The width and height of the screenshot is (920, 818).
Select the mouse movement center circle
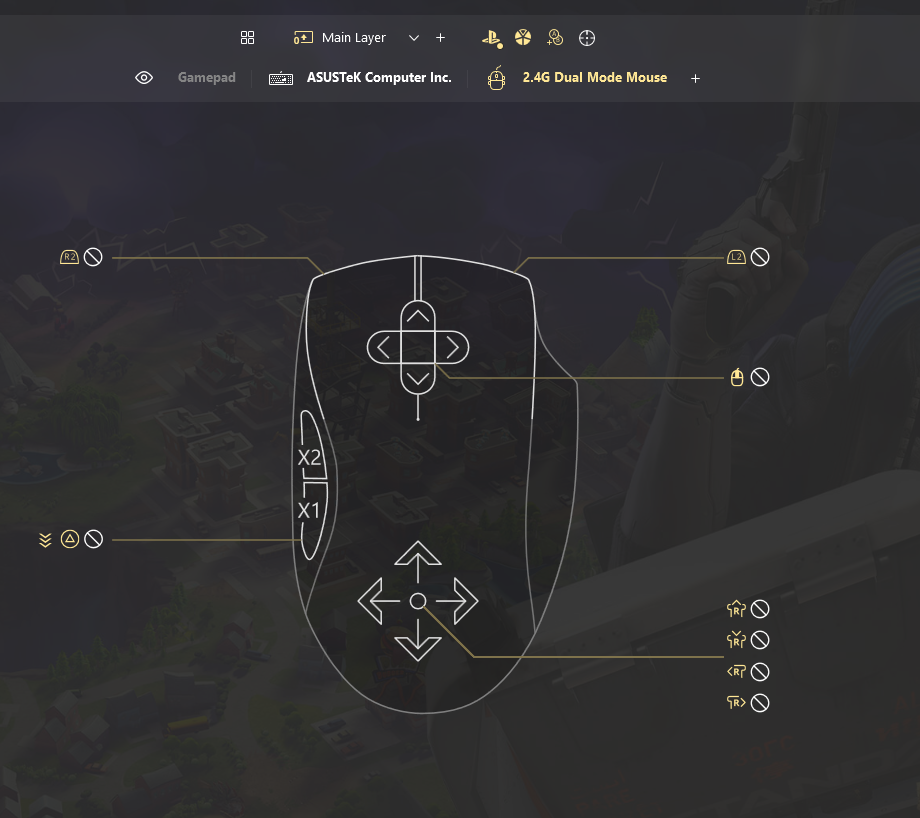418,600
